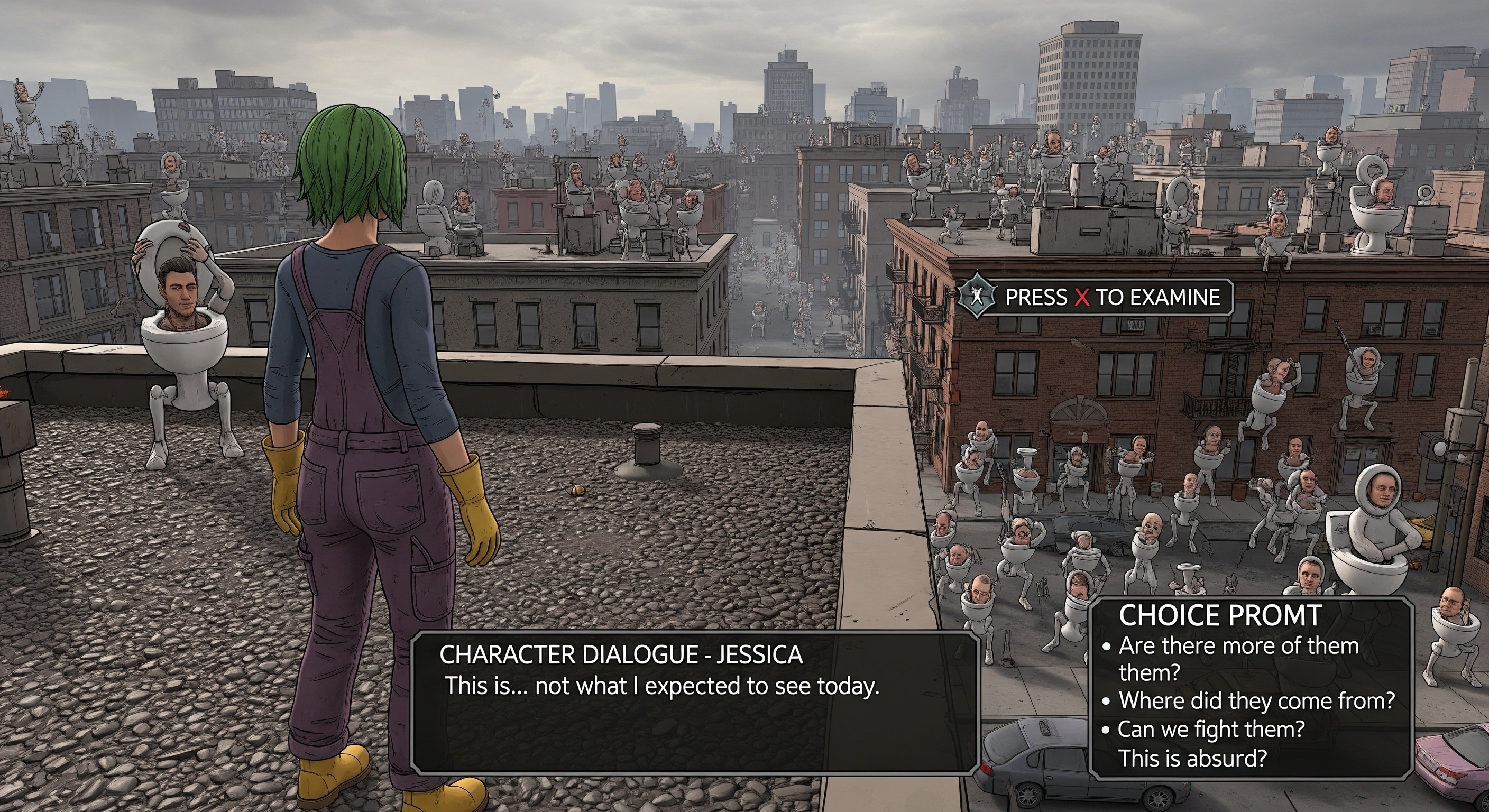
Task: Choose "Are there more of them?" reply
Action: click(x=1237, y=646)
